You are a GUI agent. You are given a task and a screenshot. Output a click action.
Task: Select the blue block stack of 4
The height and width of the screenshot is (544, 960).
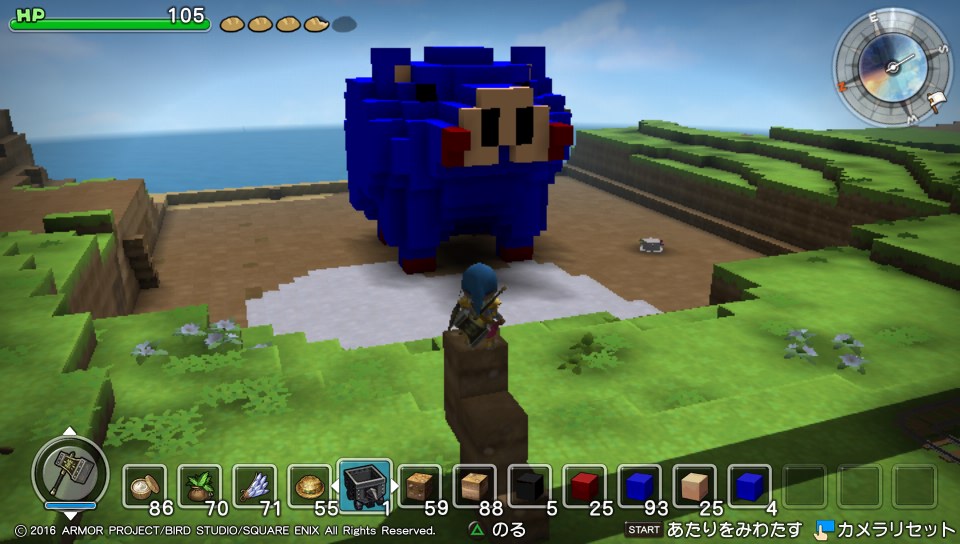point(749,486)
